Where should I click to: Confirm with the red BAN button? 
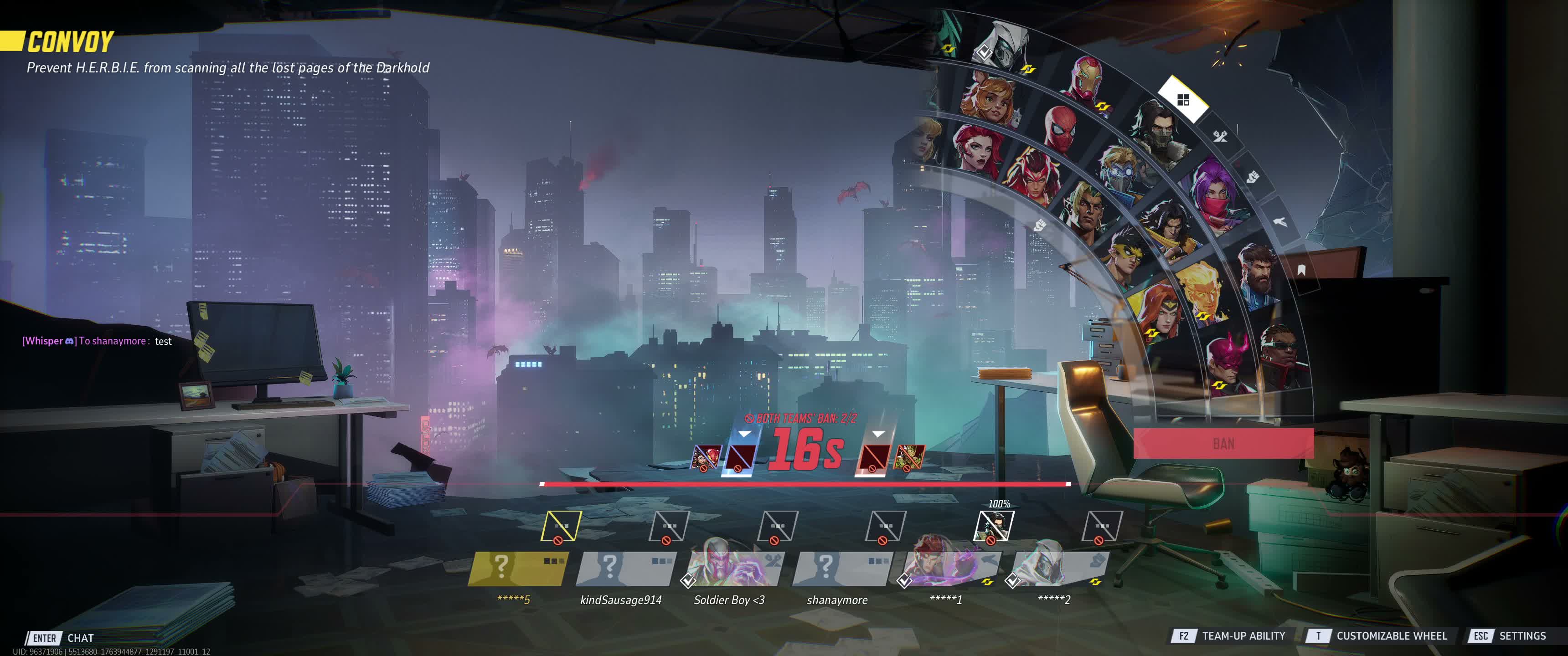point(1223,443)
